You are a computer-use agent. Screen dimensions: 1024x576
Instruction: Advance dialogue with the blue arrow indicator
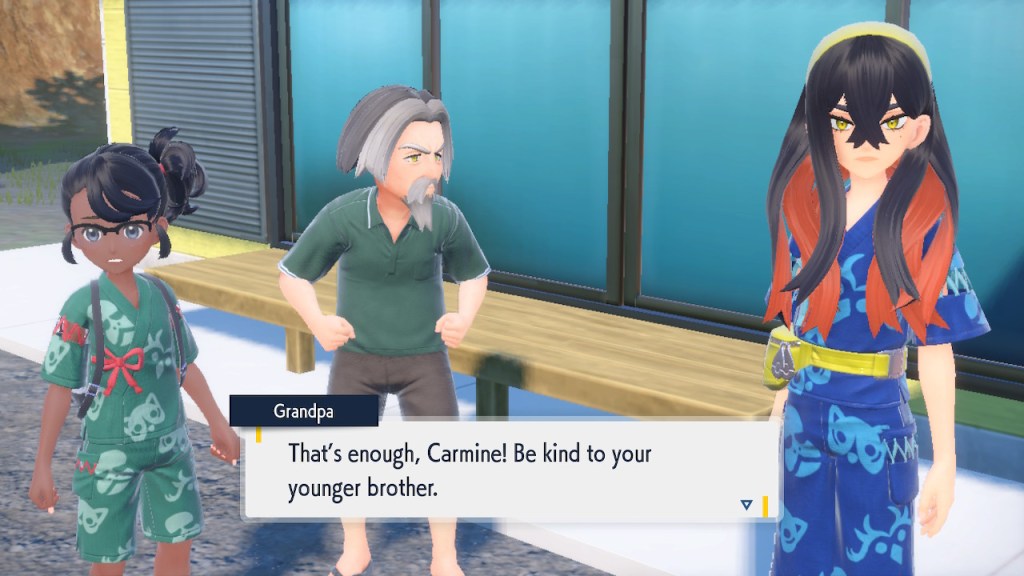pos(746,505)
